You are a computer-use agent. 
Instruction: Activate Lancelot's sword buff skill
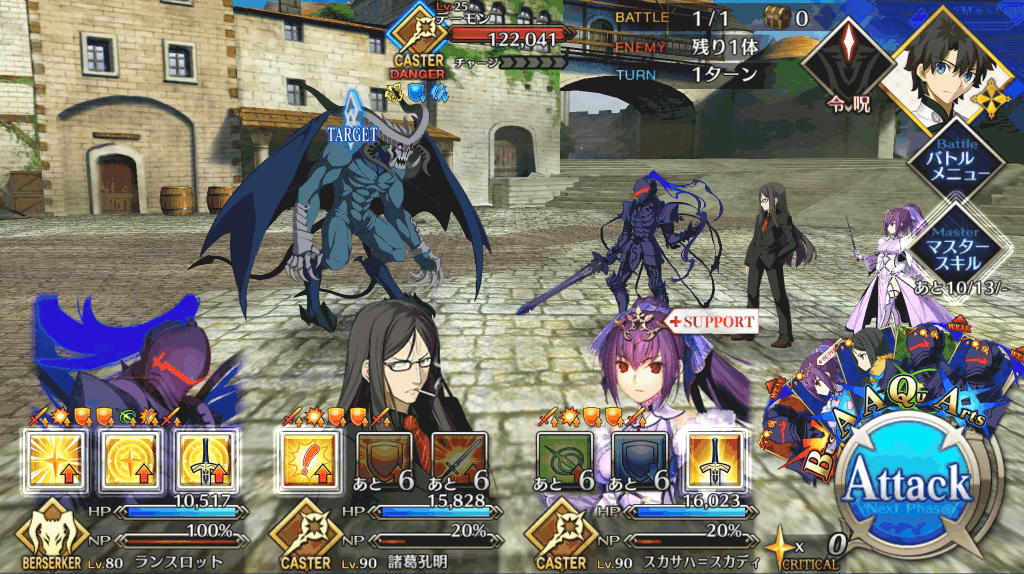pos(203,460)
